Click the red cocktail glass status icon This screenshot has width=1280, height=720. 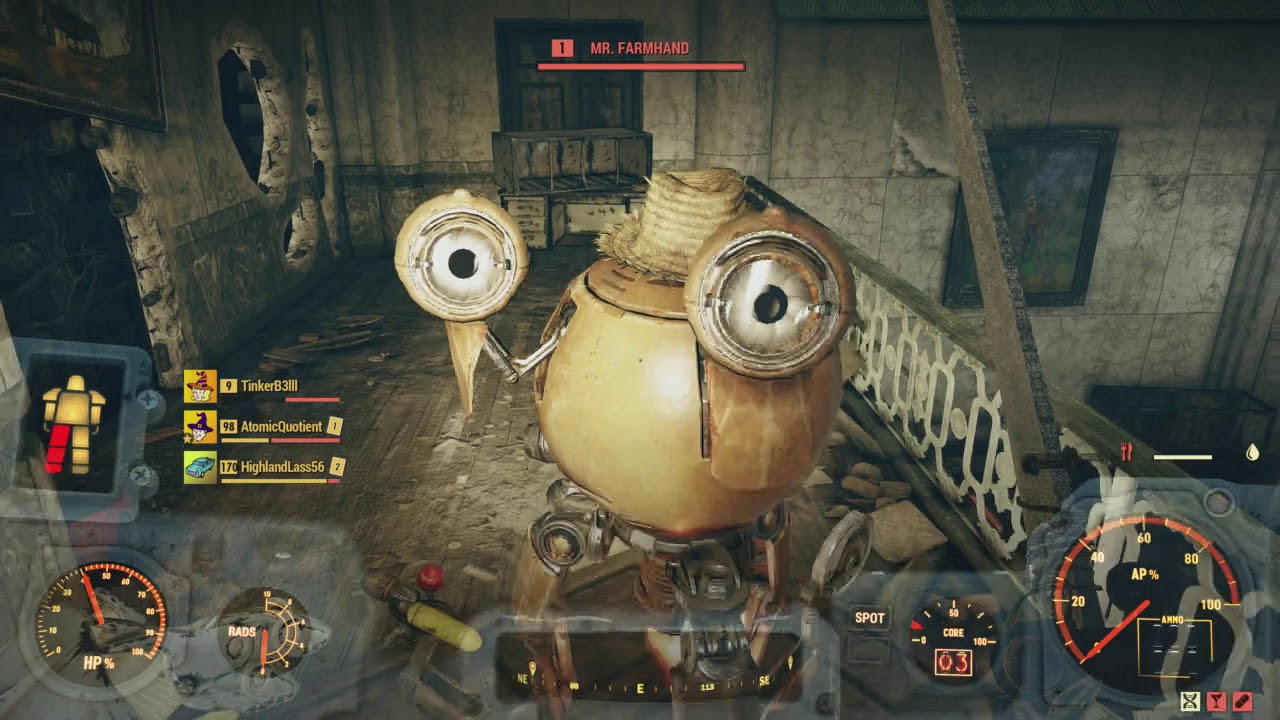[x=1216, y=701]
